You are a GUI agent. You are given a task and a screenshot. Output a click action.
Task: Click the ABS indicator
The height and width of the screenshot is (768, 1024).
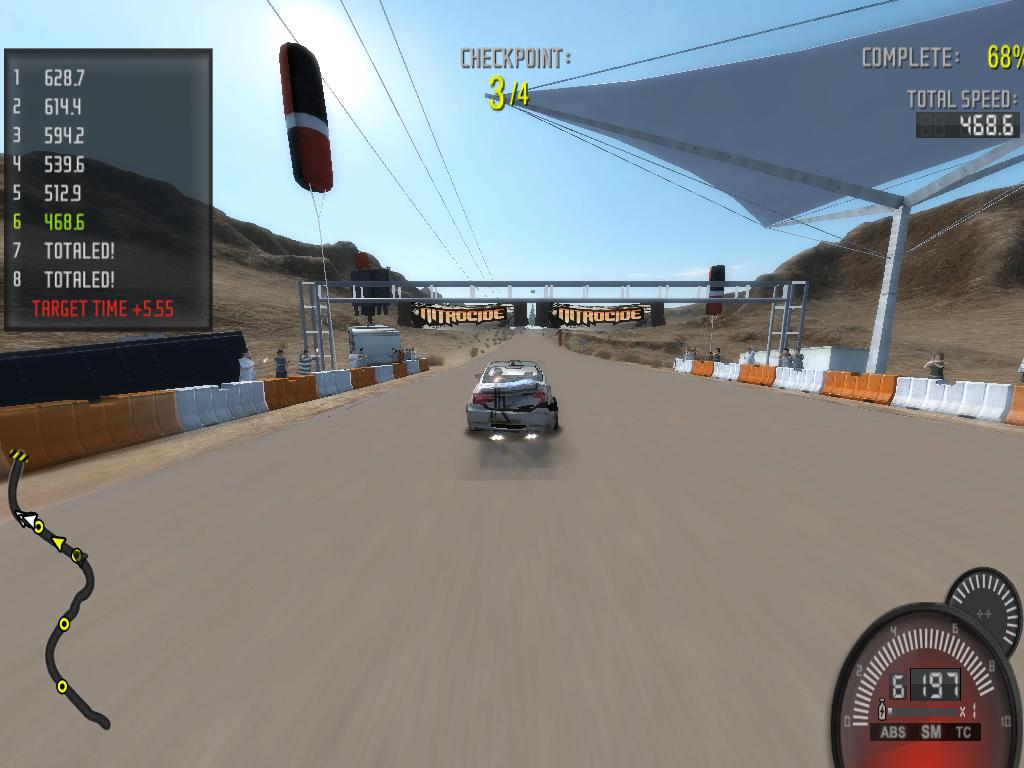pyautogui.click(x=893, y=732)
